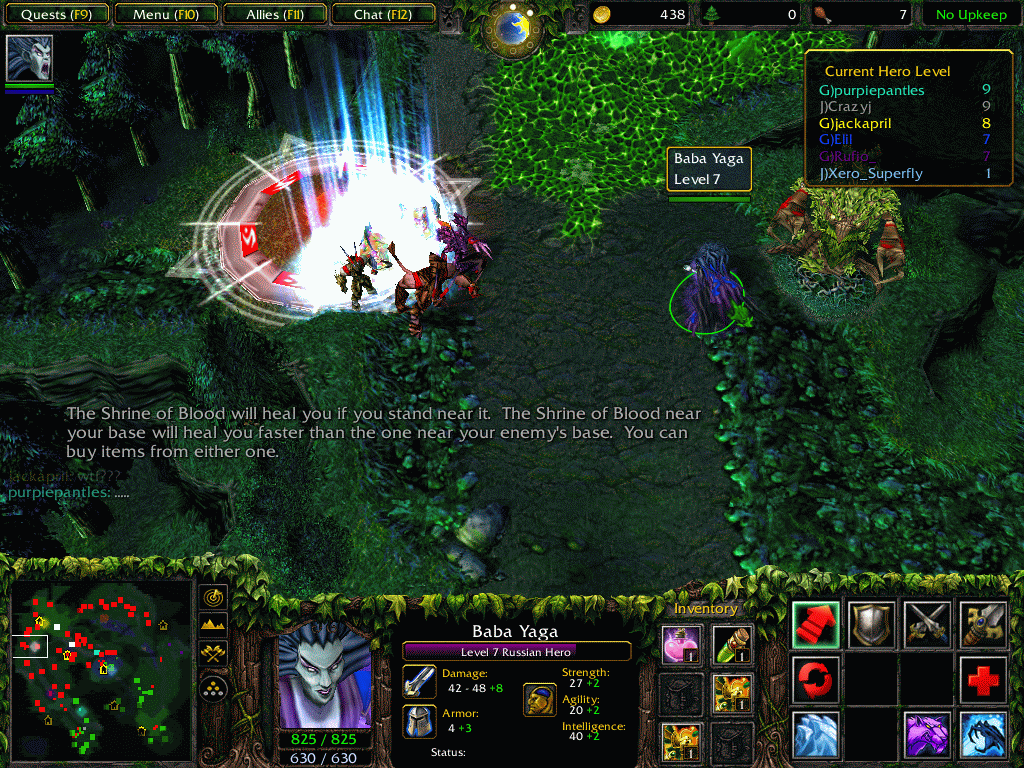Activate the red circular arrows Patrol command
The height and width of the screenshot is (768, 1024).
816,680
